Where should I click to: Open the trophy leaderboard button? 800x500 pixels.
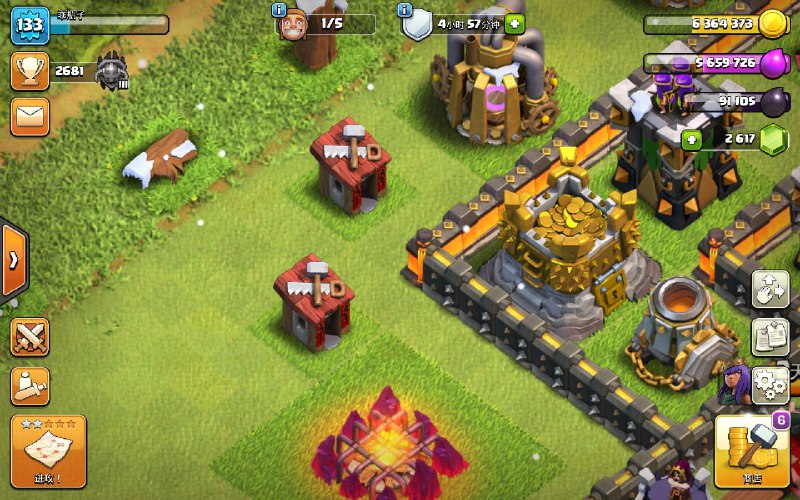click(x=30, y=71)
